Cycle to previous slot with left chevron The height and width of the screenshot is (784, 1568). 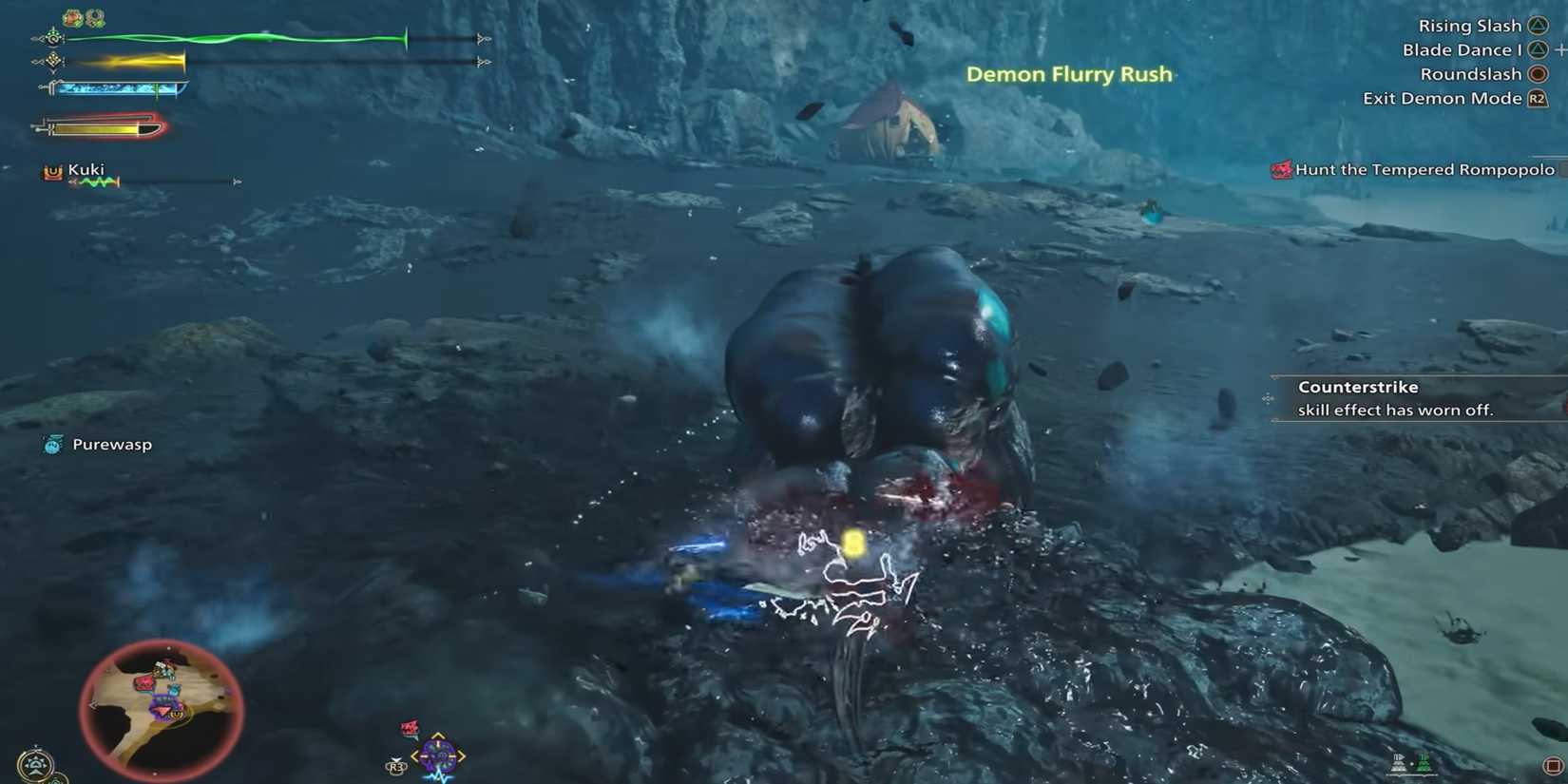pyautogui.click(x=415, y=756)
